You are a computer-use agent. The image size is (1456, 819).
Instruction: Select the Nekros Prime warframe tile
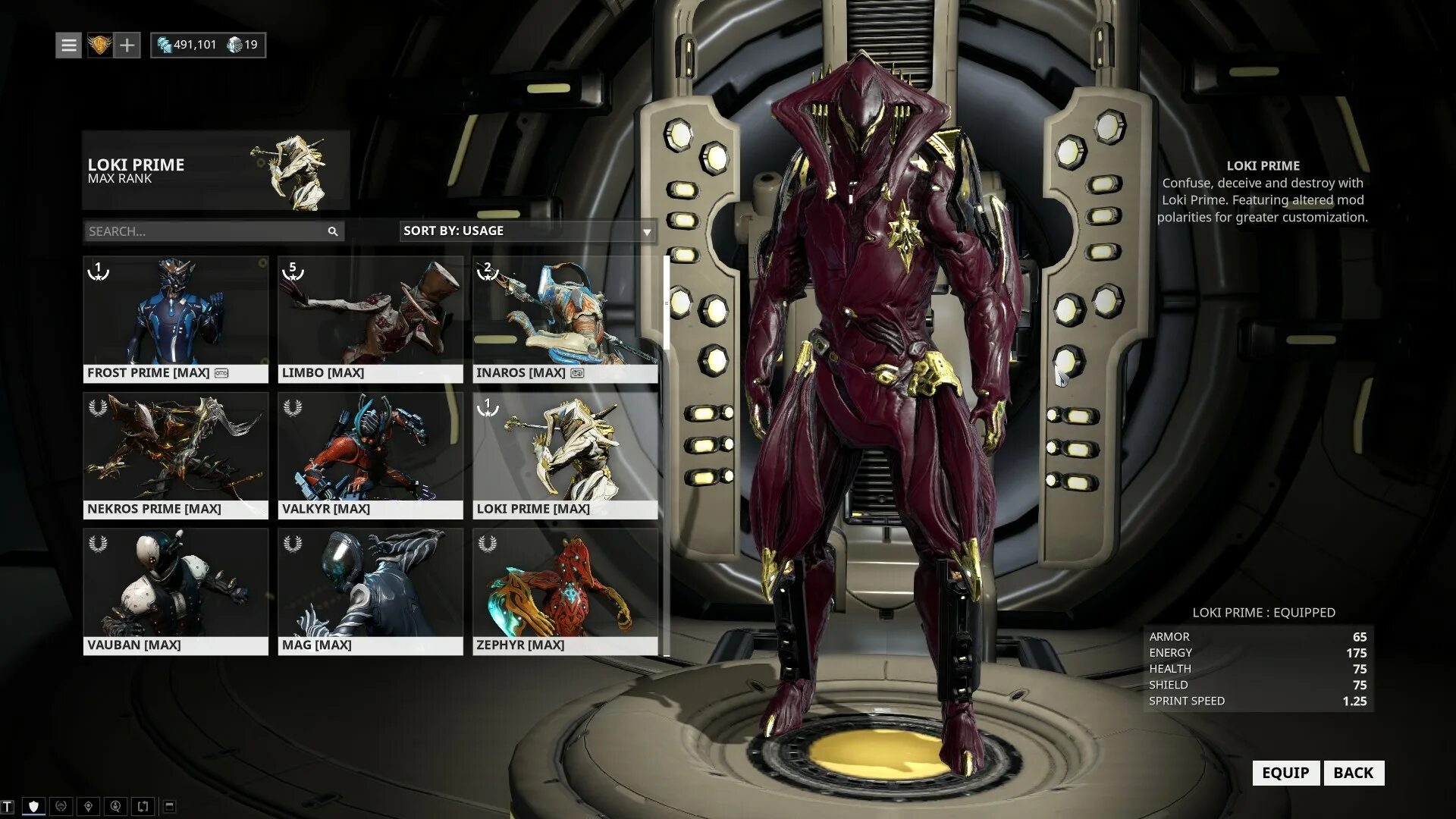[175, 455]
